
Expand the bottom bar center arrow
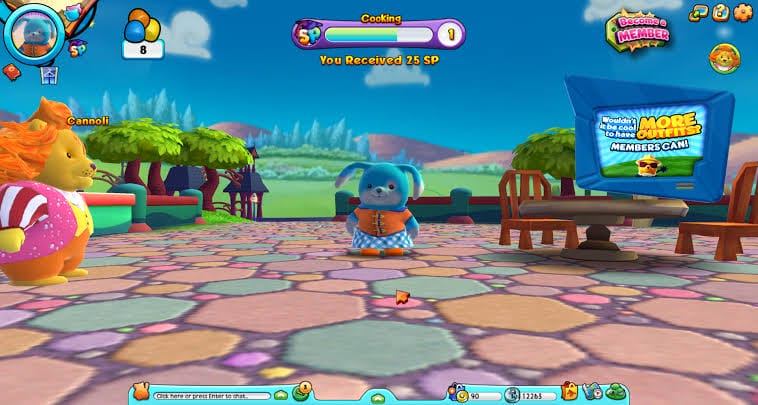[x=378, y=398]
